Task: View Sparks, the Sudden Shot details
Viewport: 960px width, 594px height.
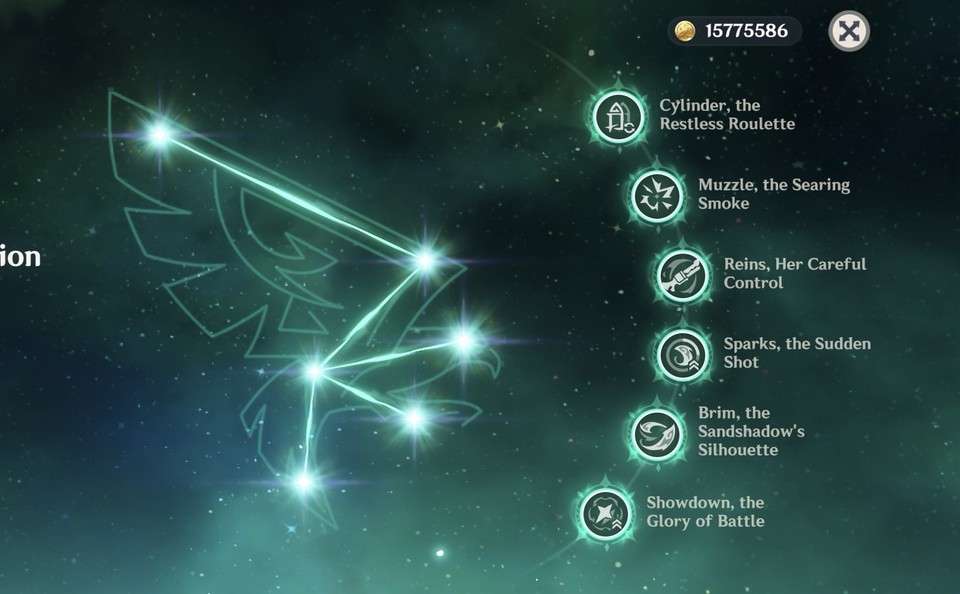Action: [x=683, y=353]
